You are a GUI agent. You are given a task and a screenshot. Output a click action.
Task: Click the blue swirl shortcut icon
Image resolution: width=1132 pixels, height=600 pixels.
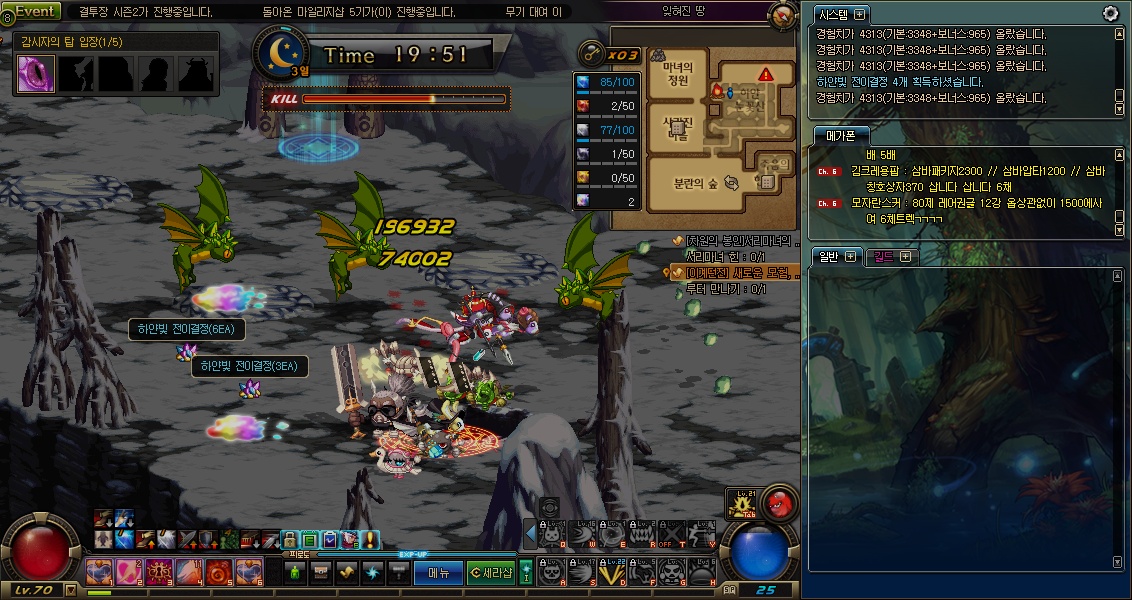coord(372,573)
